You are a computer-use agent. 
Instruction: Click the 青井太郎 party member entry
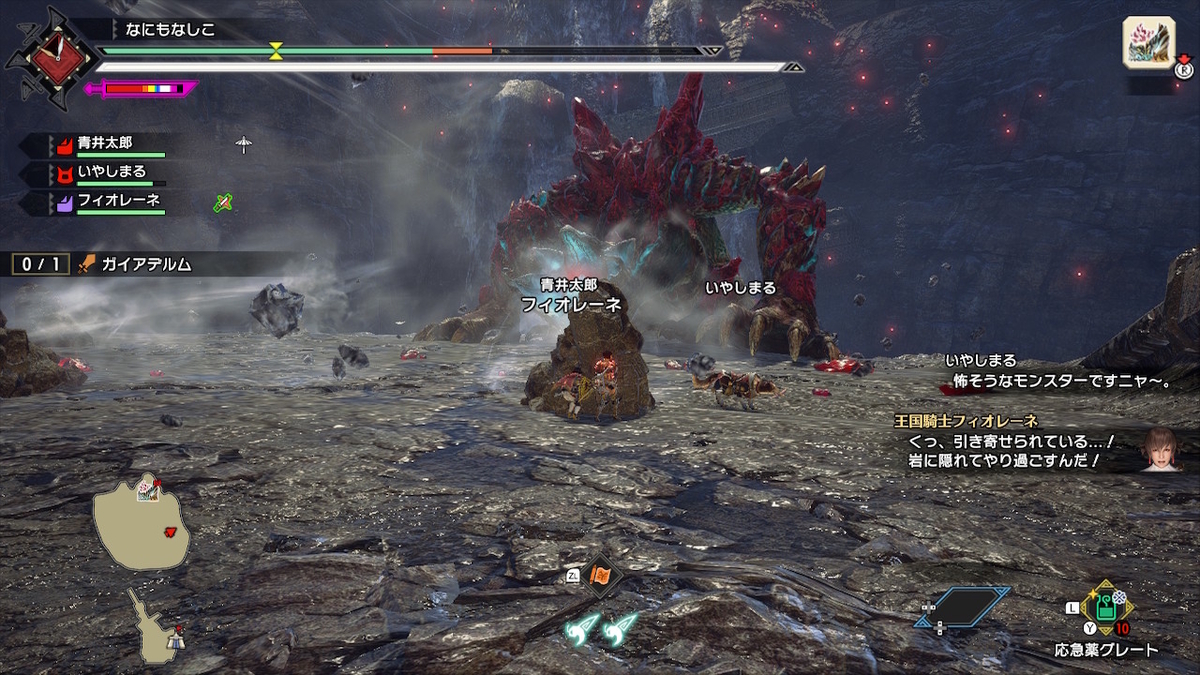point(106,144)
